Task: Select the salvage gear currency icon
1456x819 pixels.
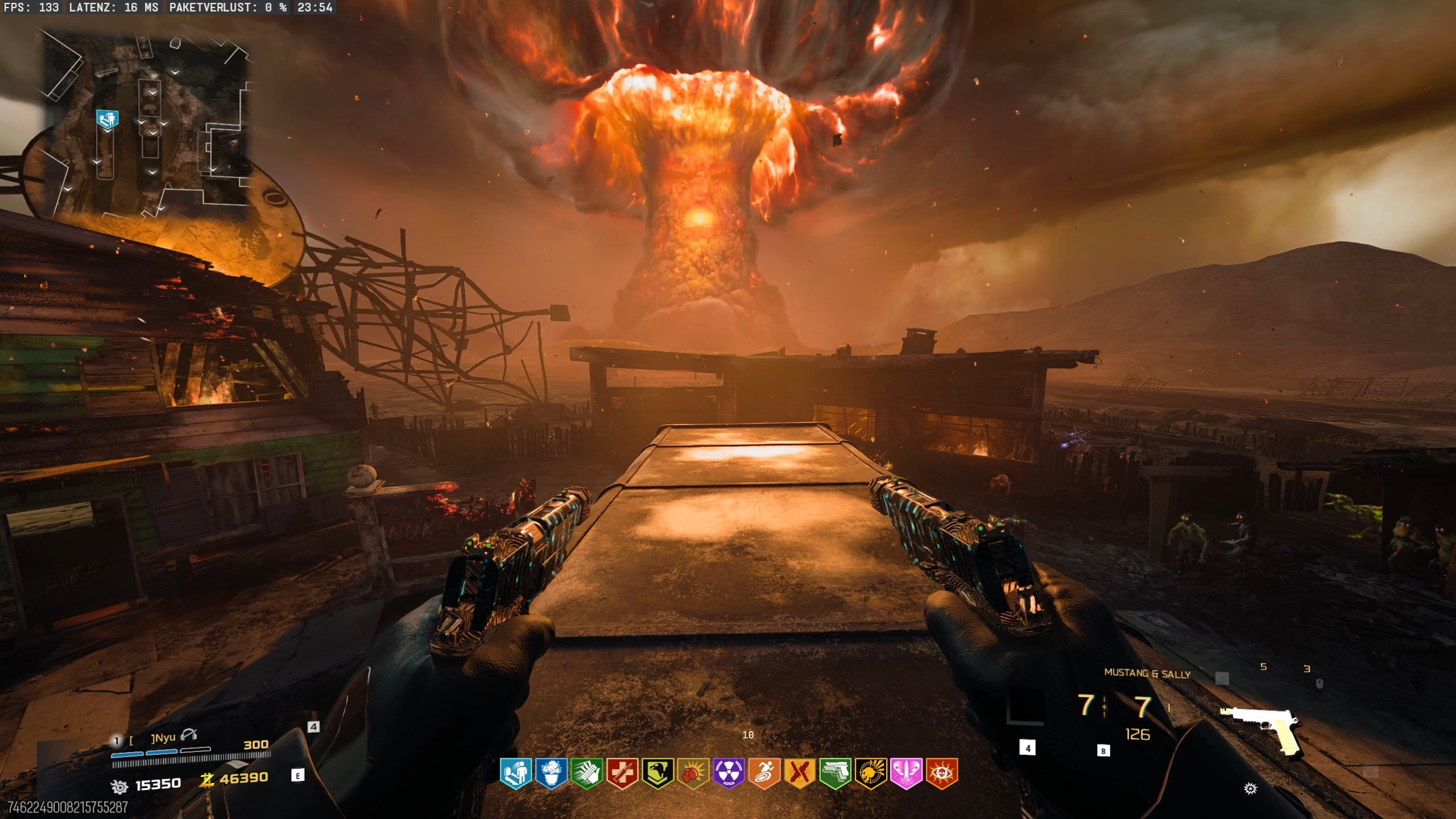Action: click(x=119, y=787)
